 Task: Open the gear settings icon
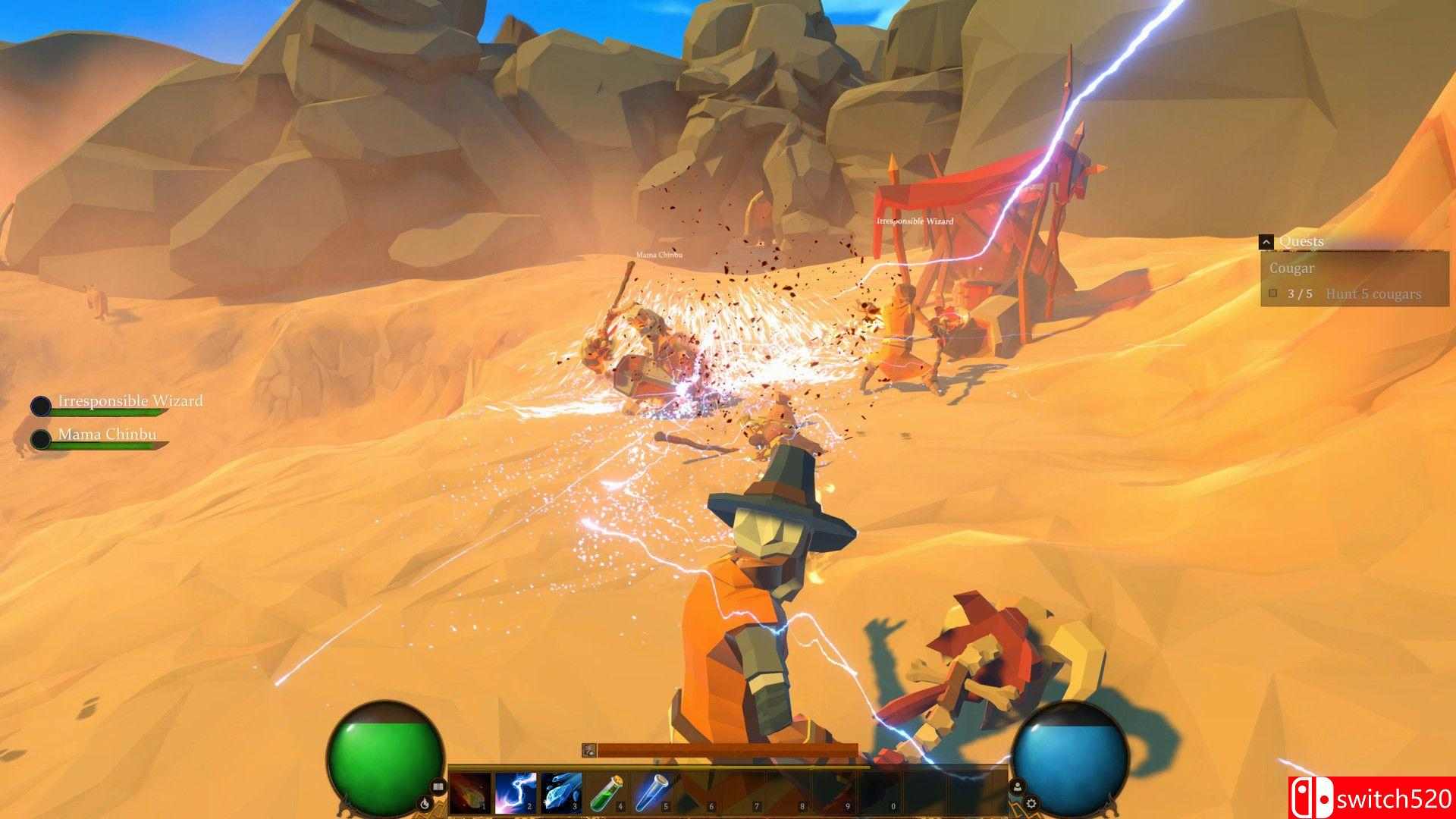1031,802
